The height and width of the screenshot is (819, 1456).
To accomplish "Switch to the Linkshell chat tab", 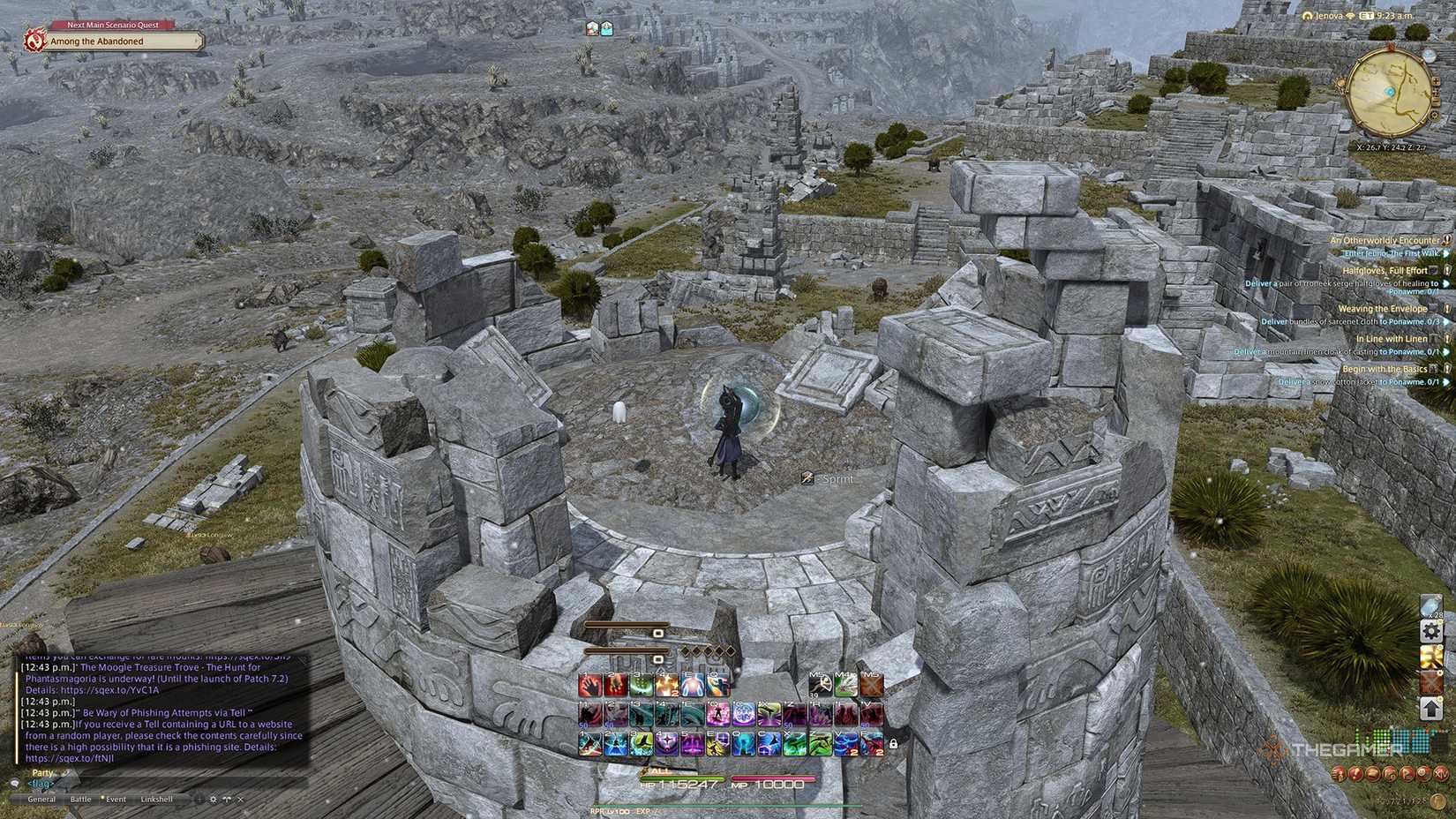I will pos(157,800).
